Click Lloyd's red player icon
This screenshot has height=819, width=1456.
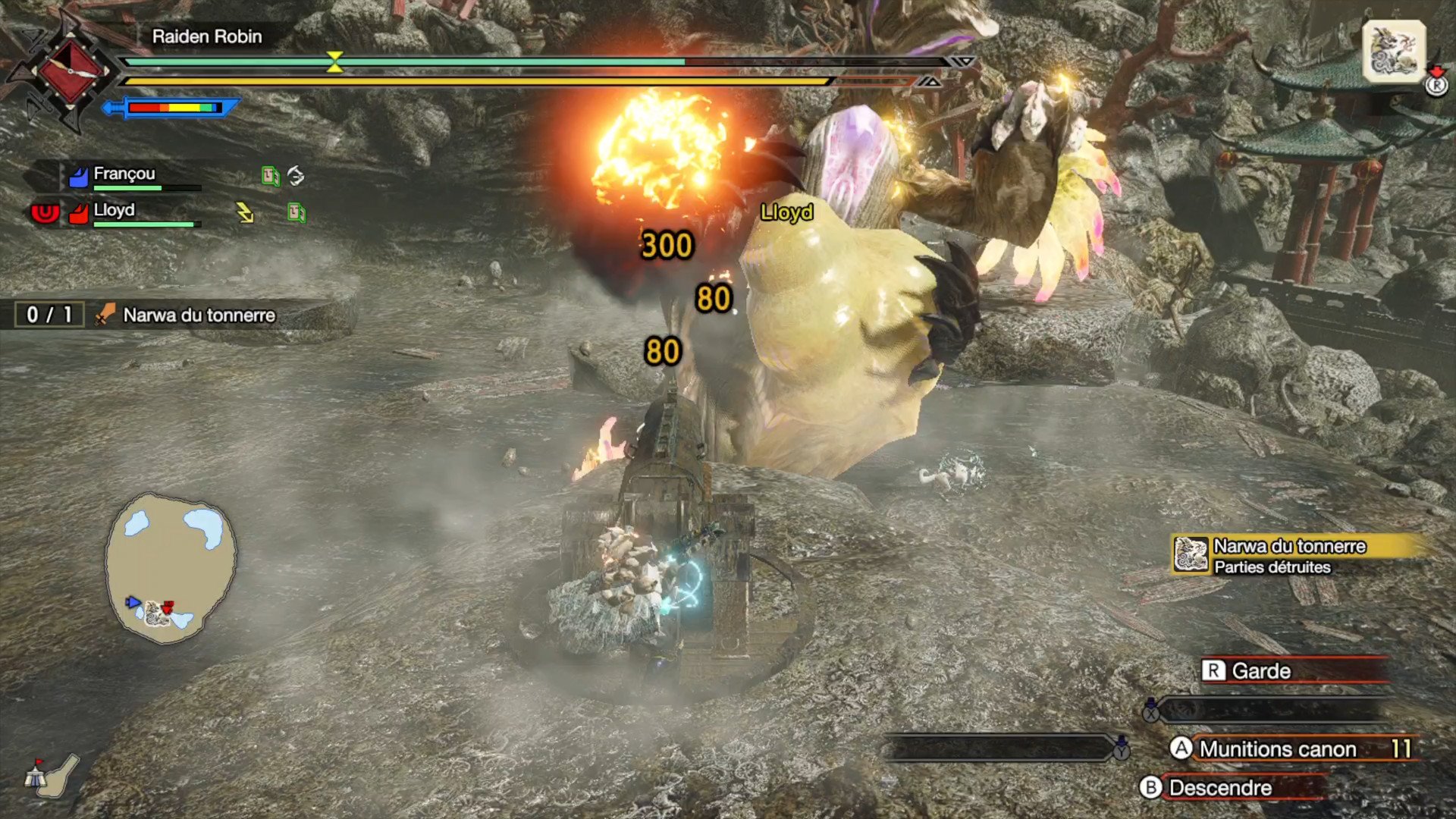(79, 212)
